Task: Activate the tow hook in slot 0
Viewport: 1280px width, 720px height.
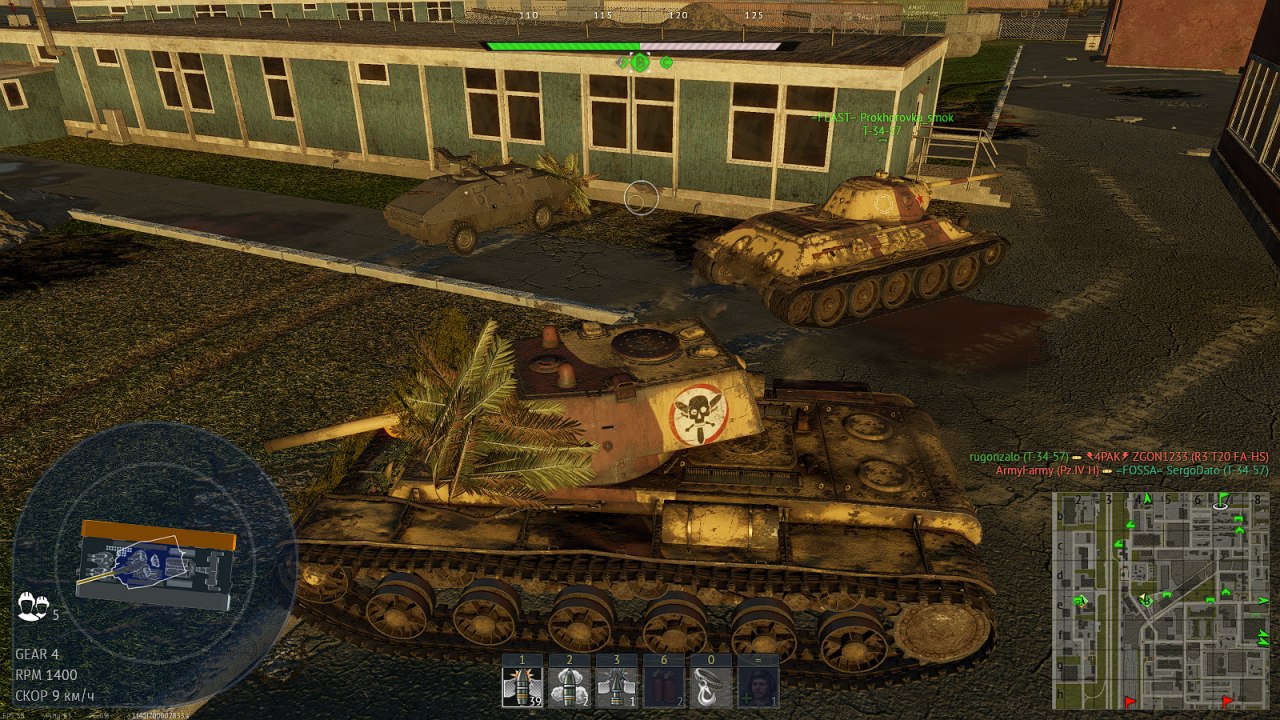Action: [711, 687]
